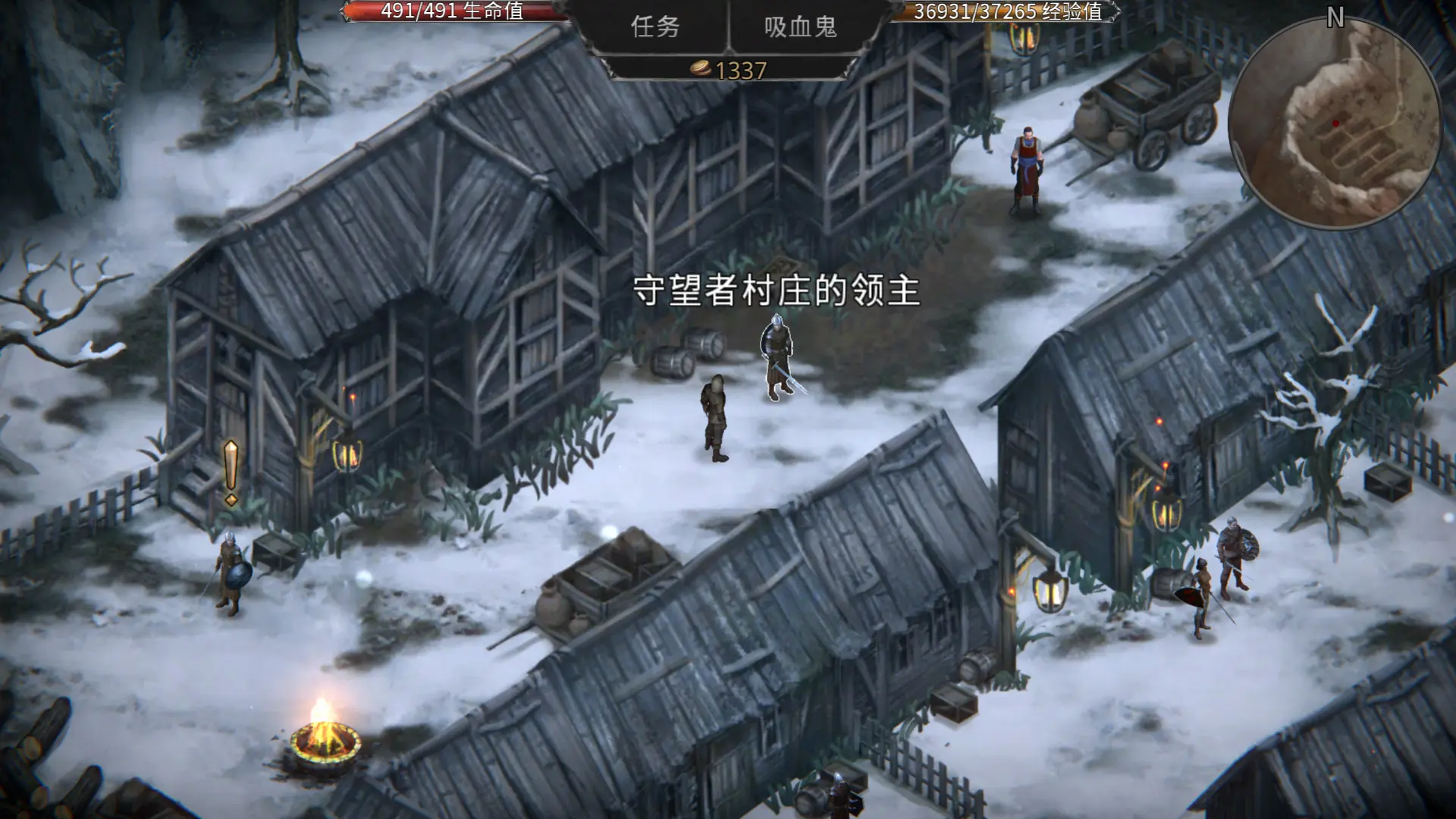The image size is (1456, 819).
Task: Click the red player dot on the minimap
Action: click(x=1335, y=121)
